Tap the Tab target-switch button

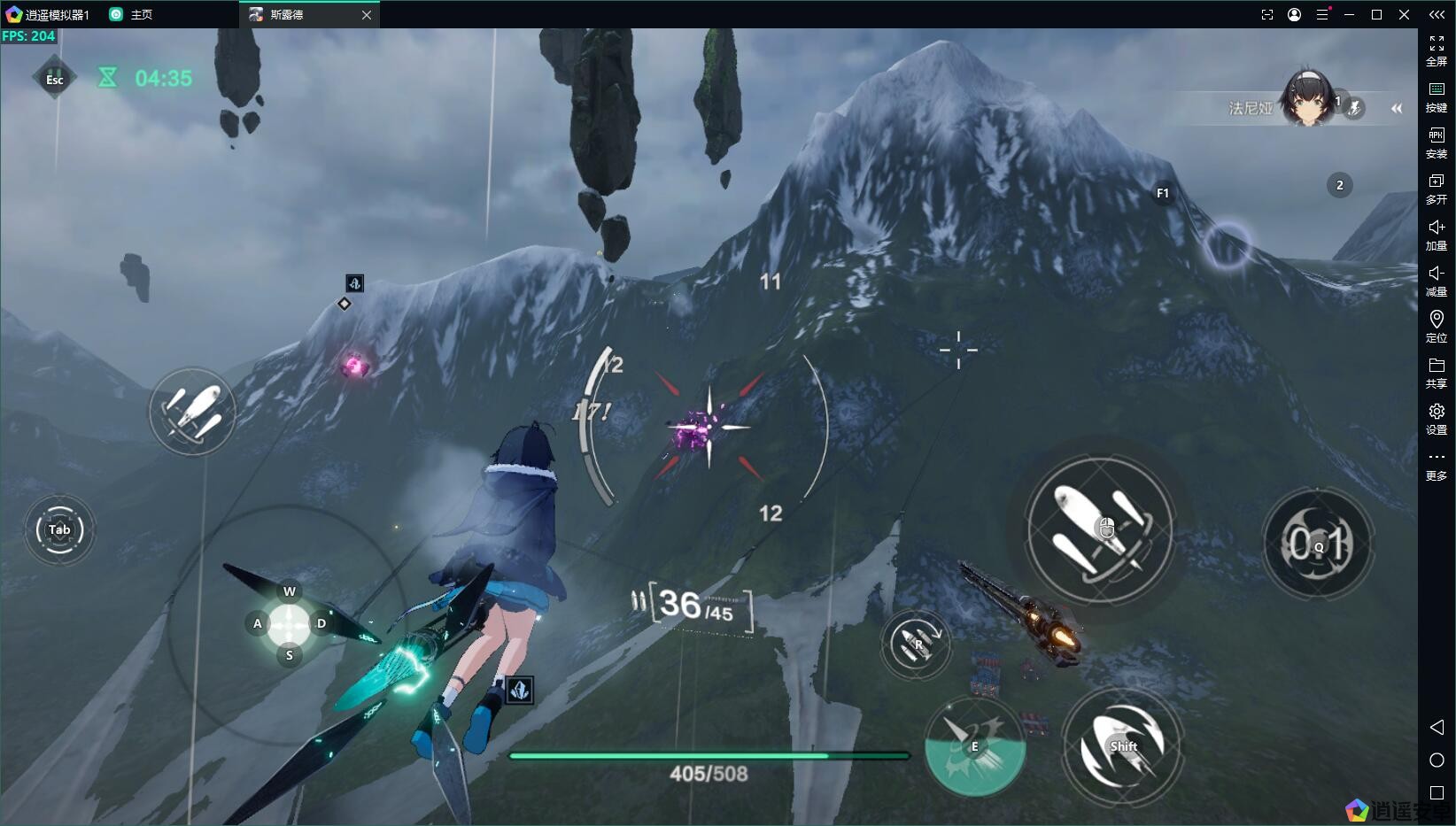point(59,529)
